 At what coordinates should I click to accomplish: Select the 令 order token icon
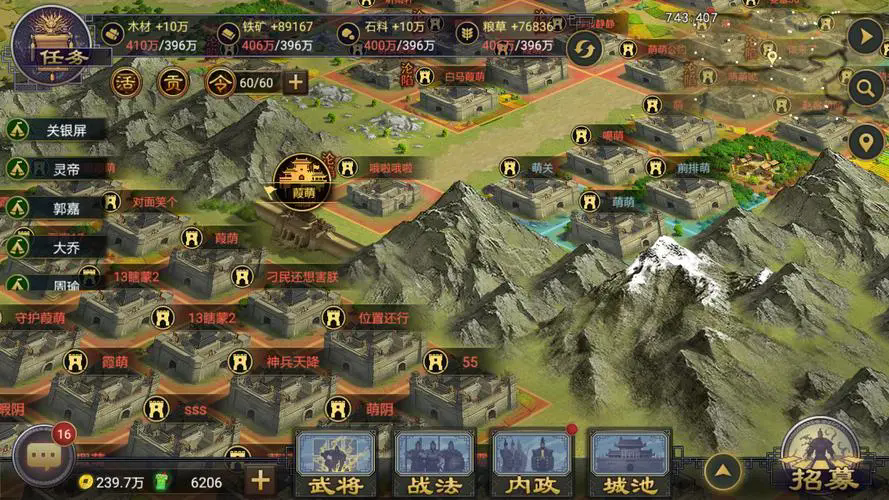pos(220,82)
